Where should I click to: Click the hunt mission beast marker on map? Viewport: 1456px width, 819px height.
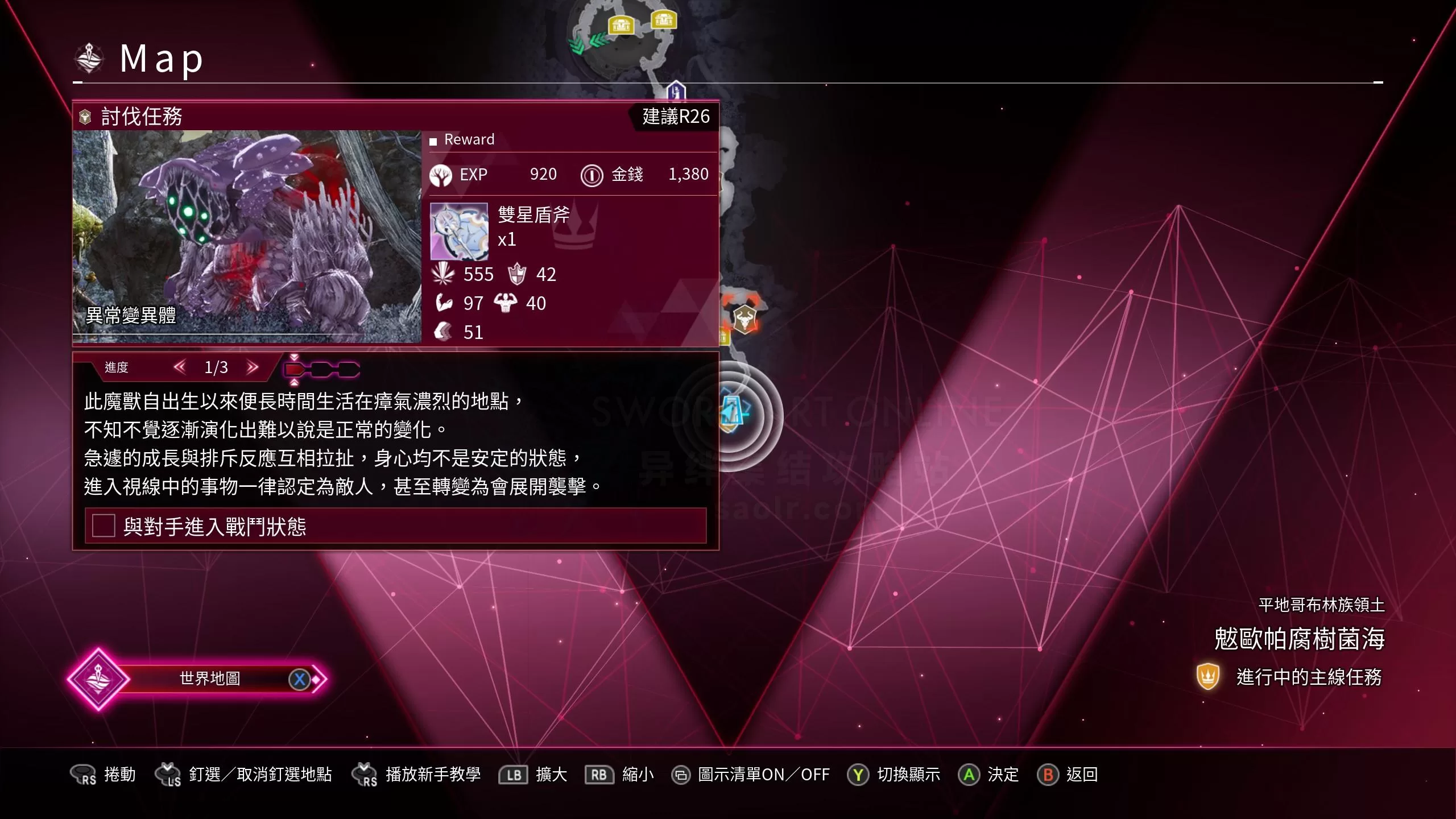pos(744,318)
